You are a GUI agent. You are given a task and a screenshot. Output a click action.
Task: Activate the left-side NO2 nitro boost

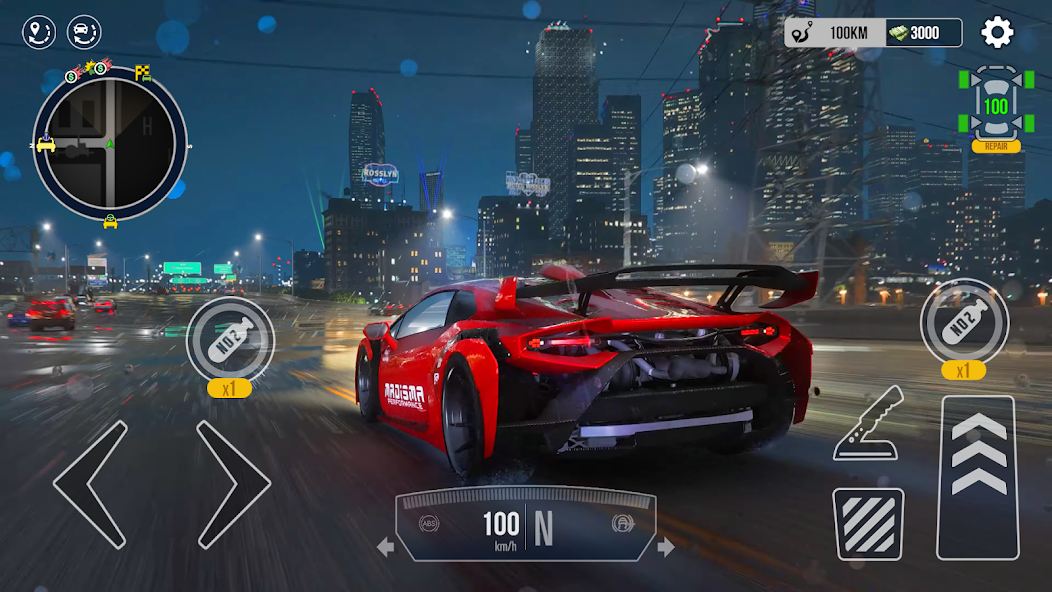[230, 341]
